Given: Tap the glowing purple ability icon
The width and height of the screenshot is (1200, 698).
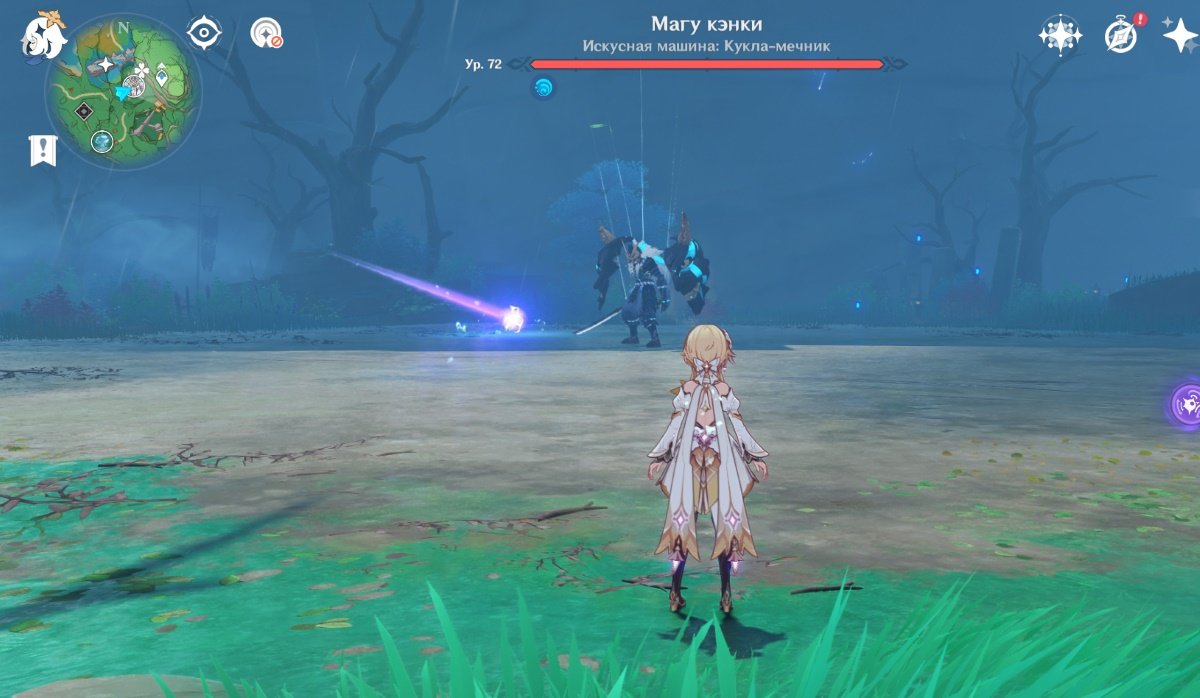Looking at the screenshot, I should [x=1187, y=405].
